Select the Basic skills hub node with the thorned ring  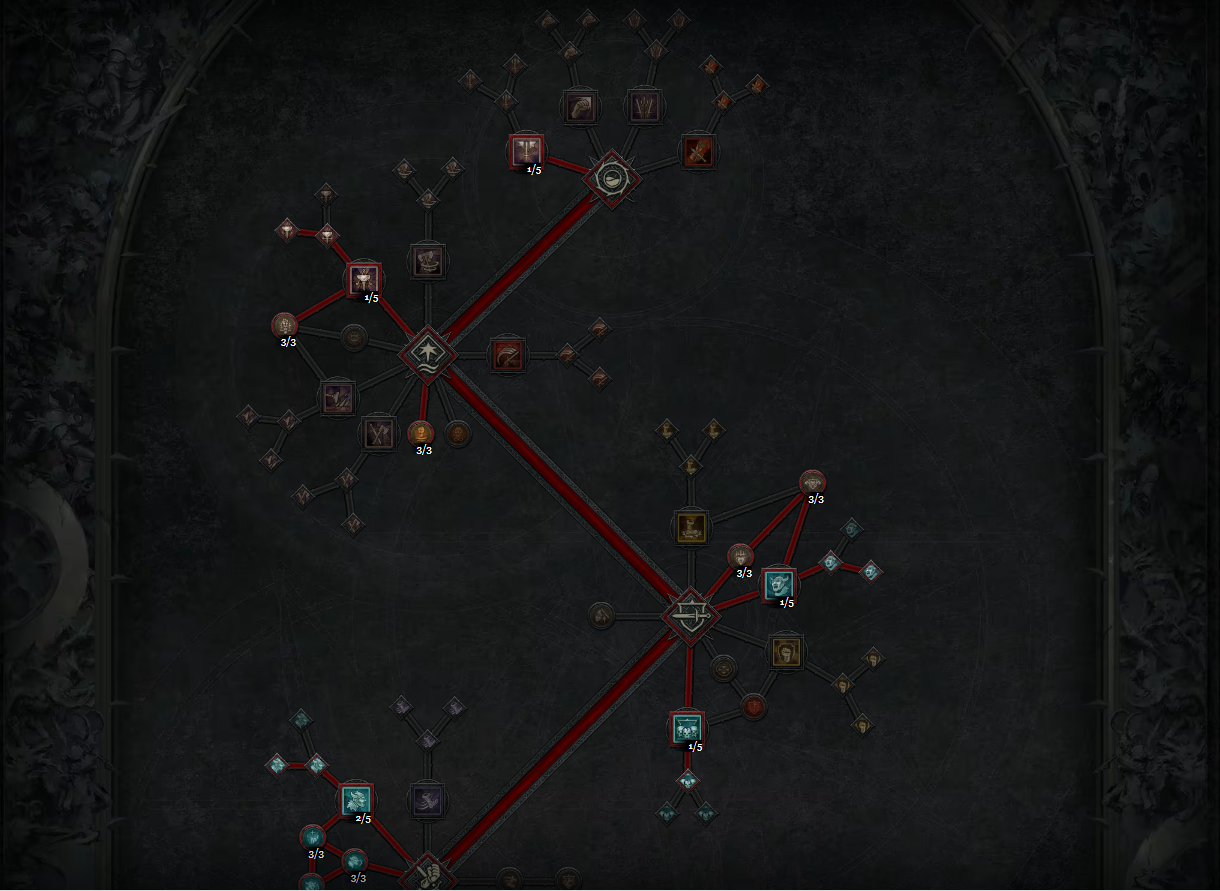(611, 178)
